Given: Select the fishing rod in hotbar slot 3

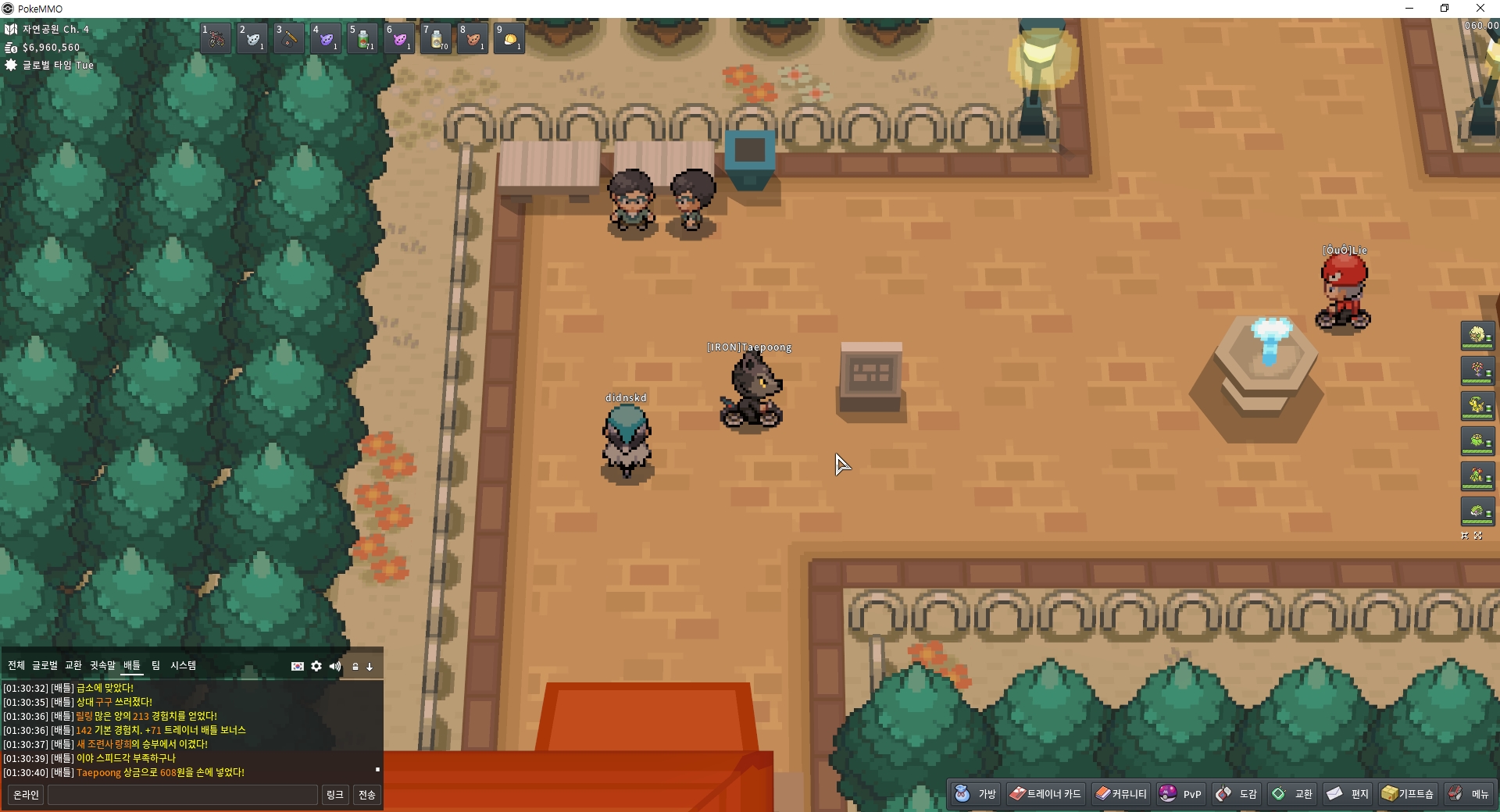Looking at the screenshot, I should tap(289, 37).
